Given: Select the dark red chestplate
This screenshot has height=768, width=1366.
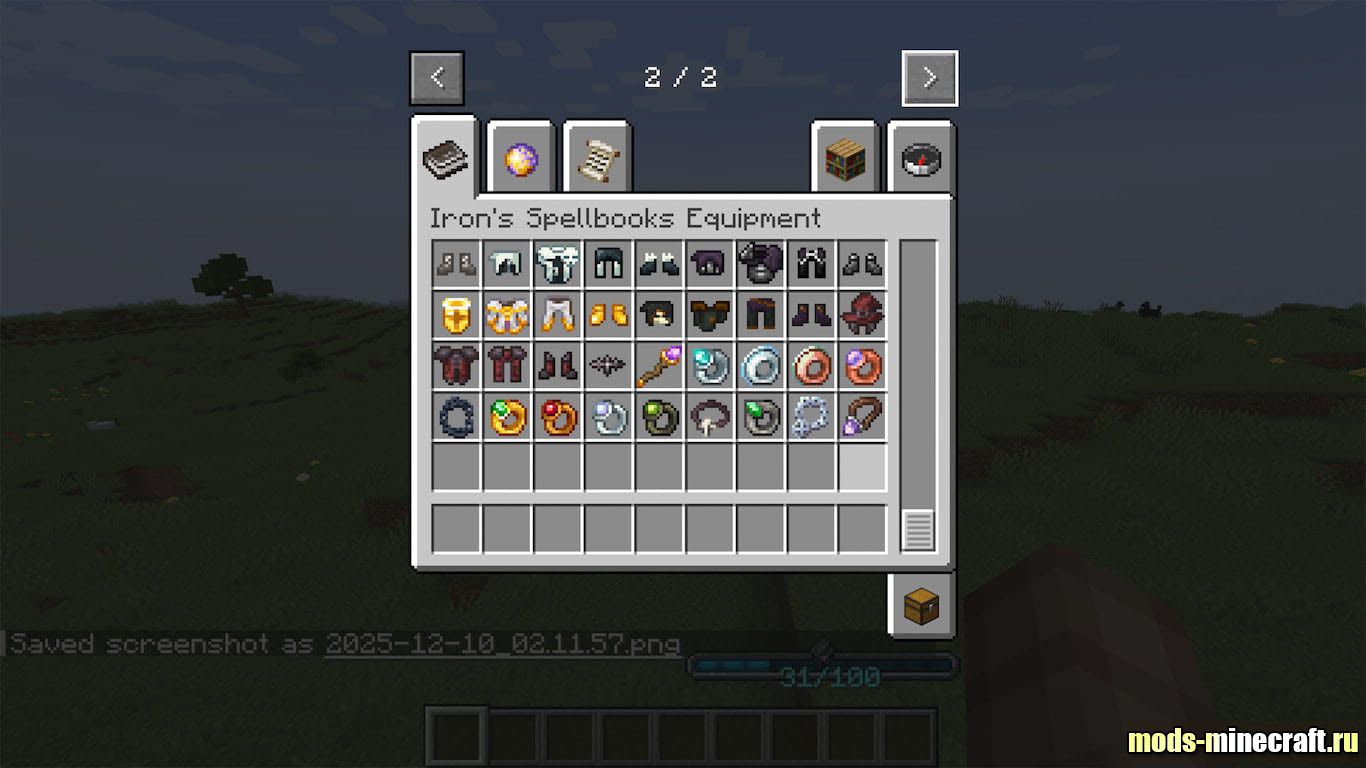Looking at the screenshot, I should (456, 366).
